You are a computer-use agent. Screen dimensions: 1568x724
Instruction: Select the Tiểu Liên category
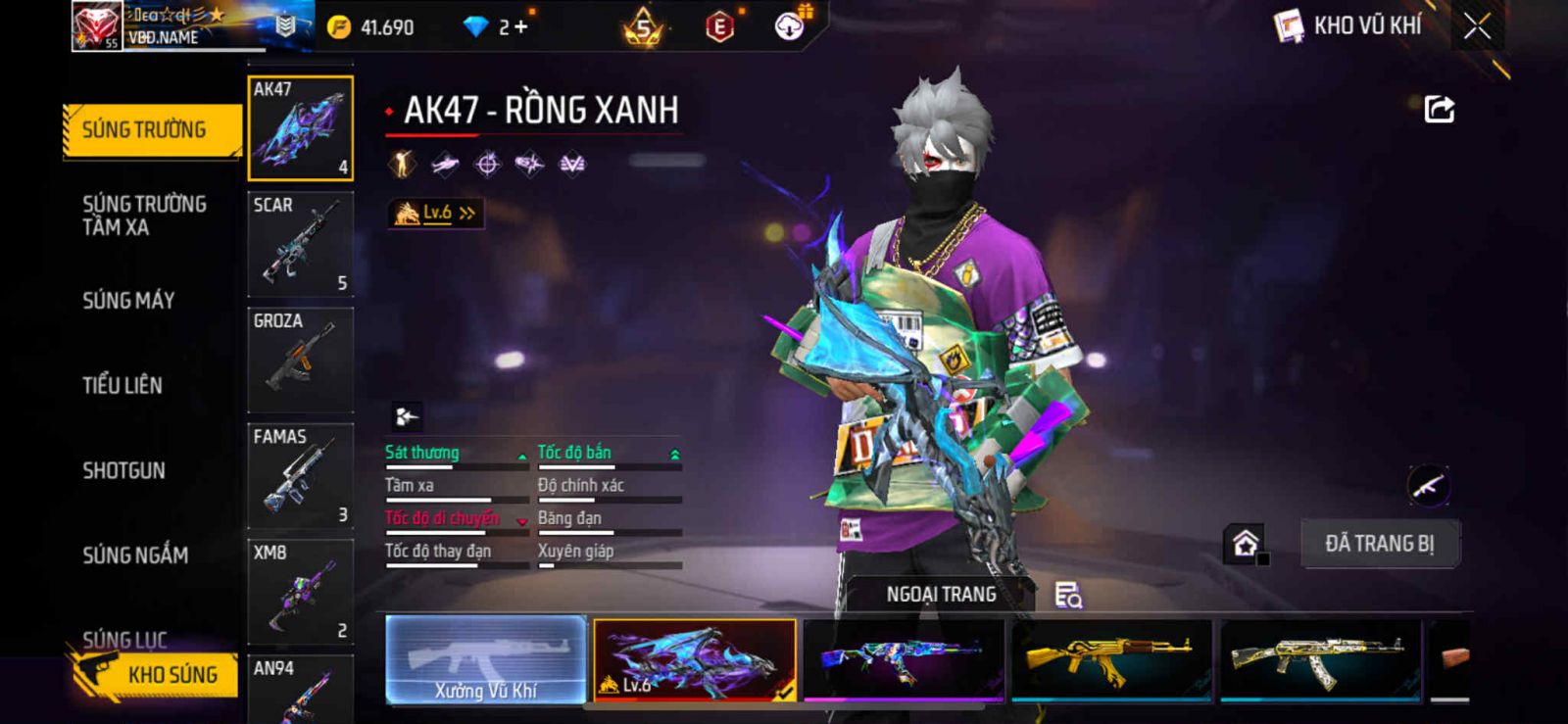(x=122, y=385)
